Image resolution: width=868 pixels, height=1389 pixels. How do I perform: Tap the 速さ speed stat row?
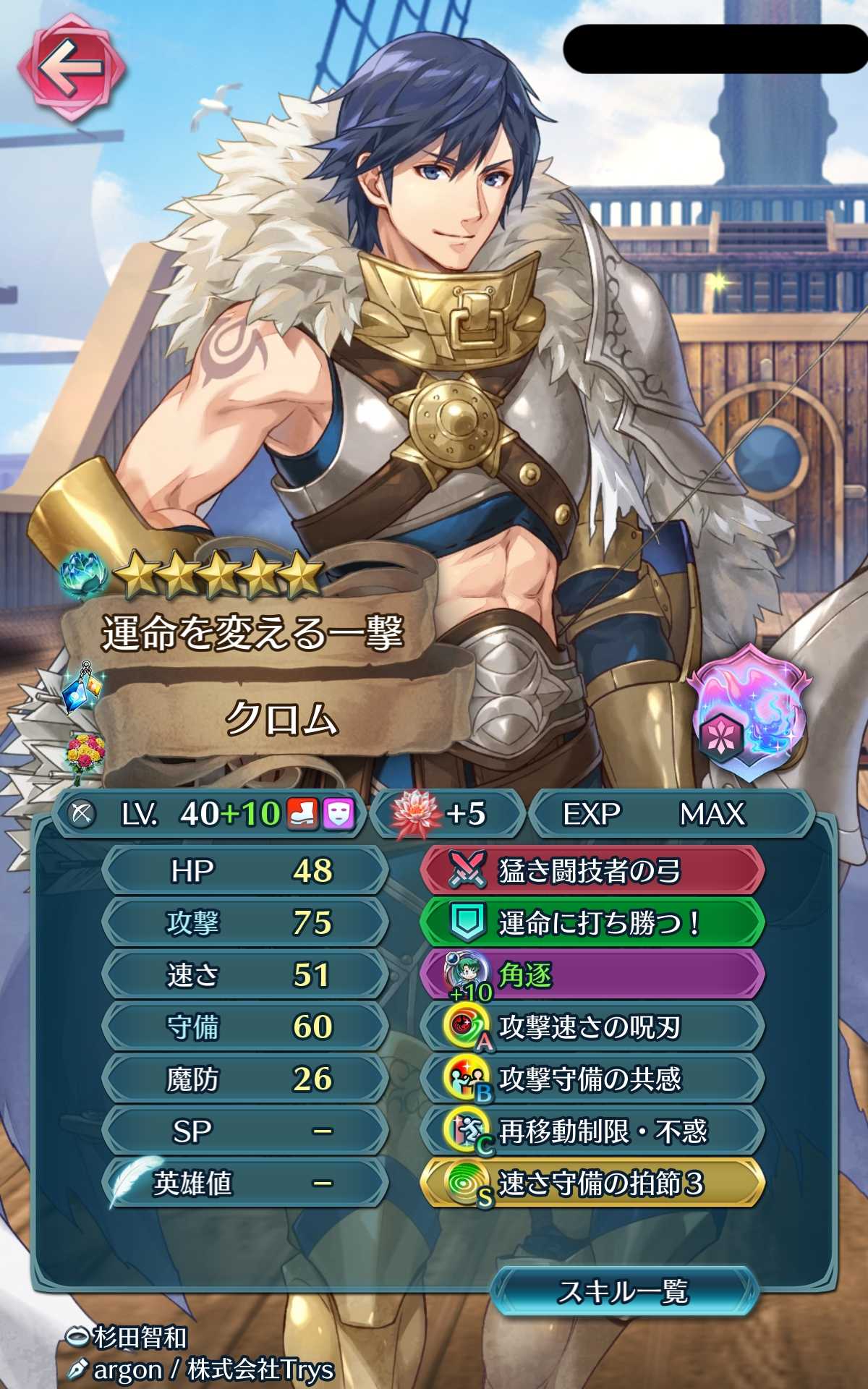[x=246, y=975]
